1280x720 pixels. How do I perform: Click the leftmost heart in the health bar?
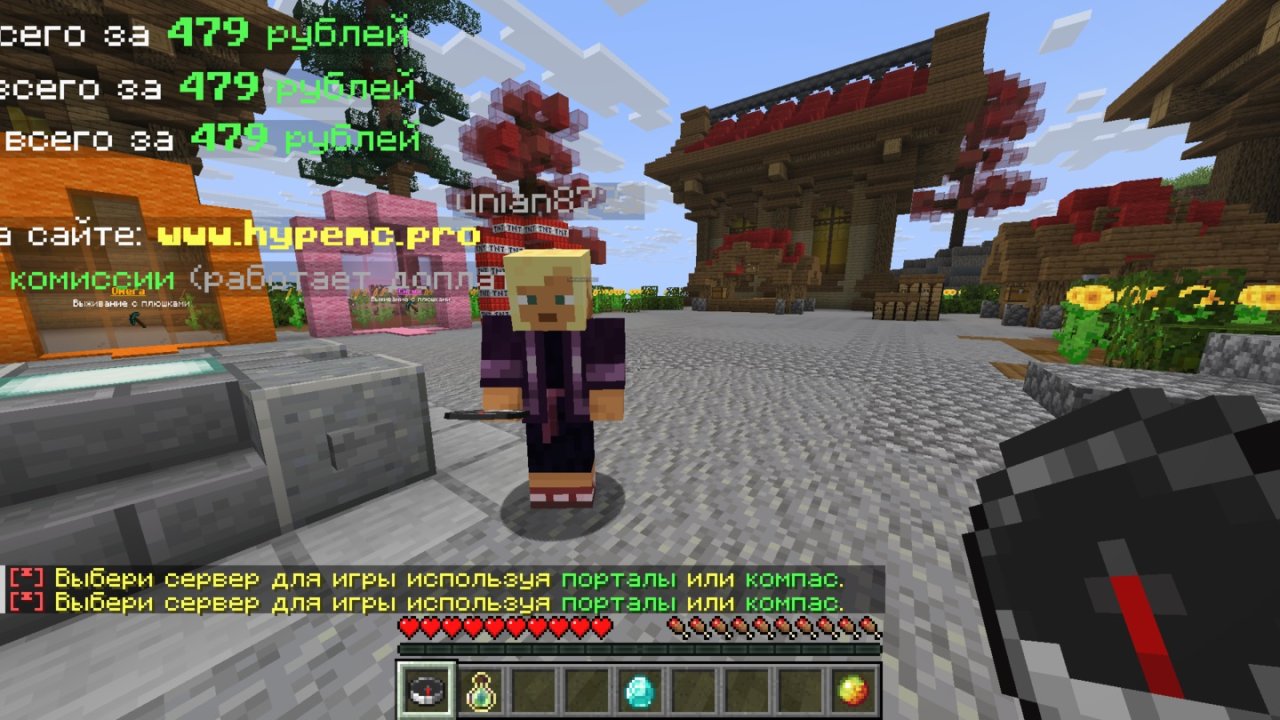tap(408, 626)
